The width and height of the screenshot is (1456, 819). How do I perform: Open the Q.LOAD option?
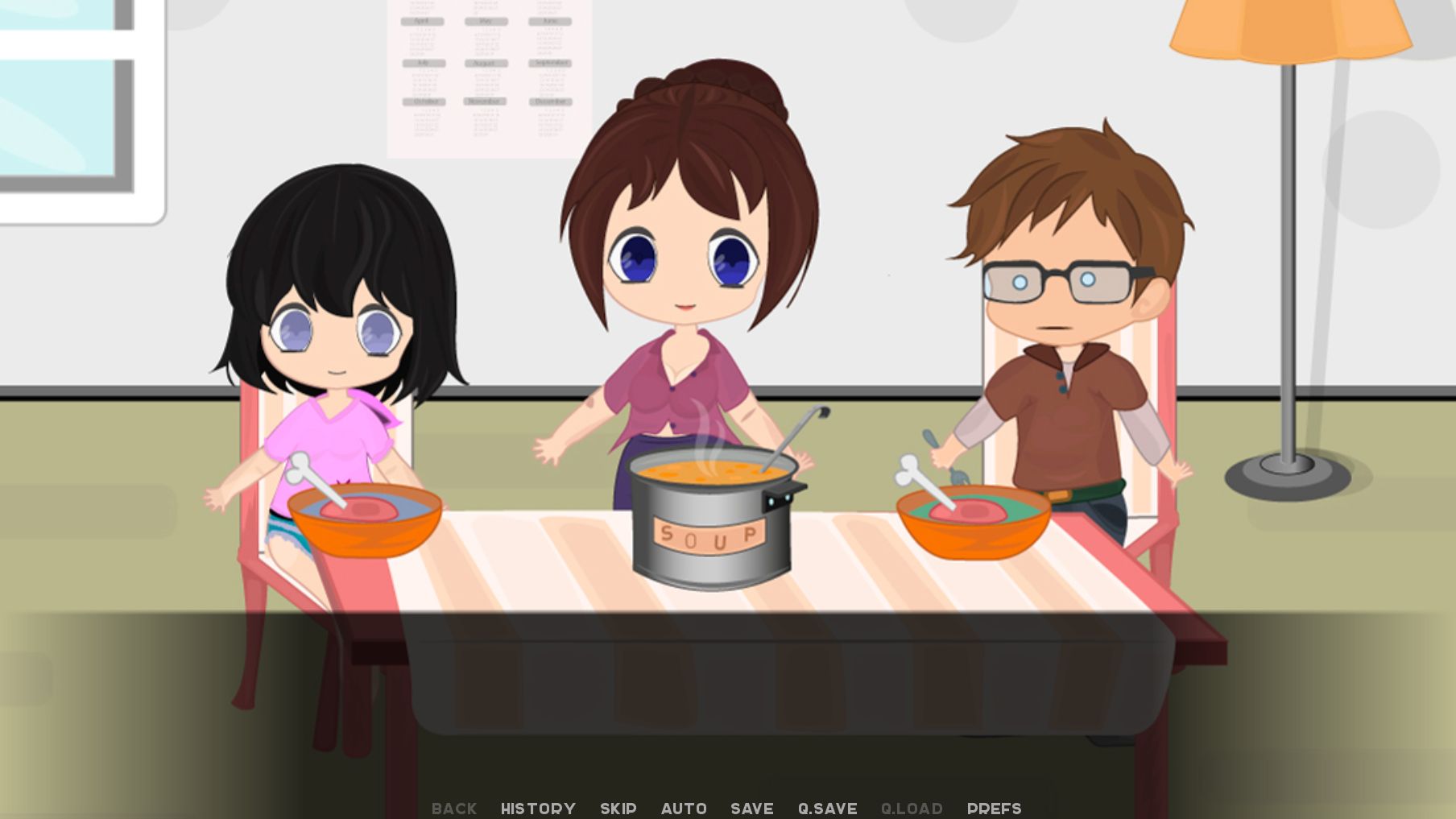coord(912,809)
